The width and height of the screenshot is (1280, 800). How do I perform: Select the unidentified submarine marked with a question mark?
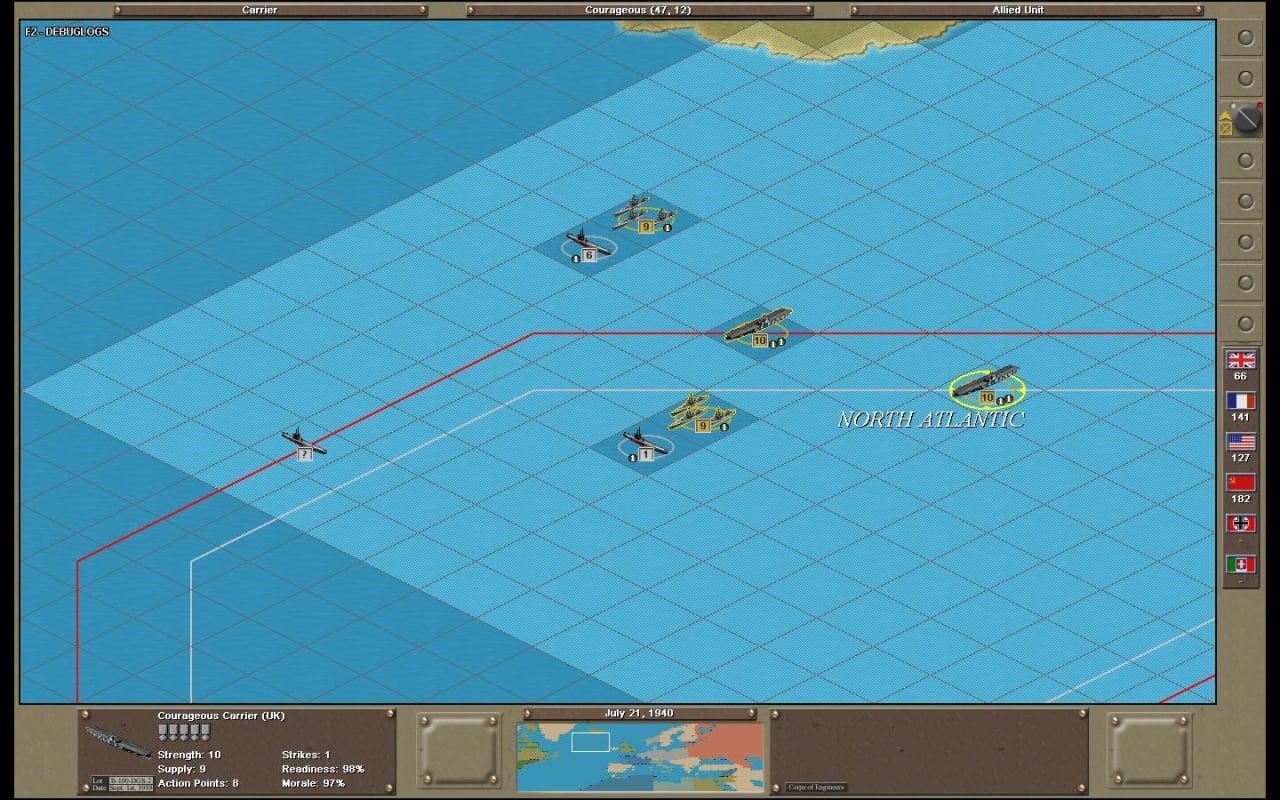click(303, 441)
